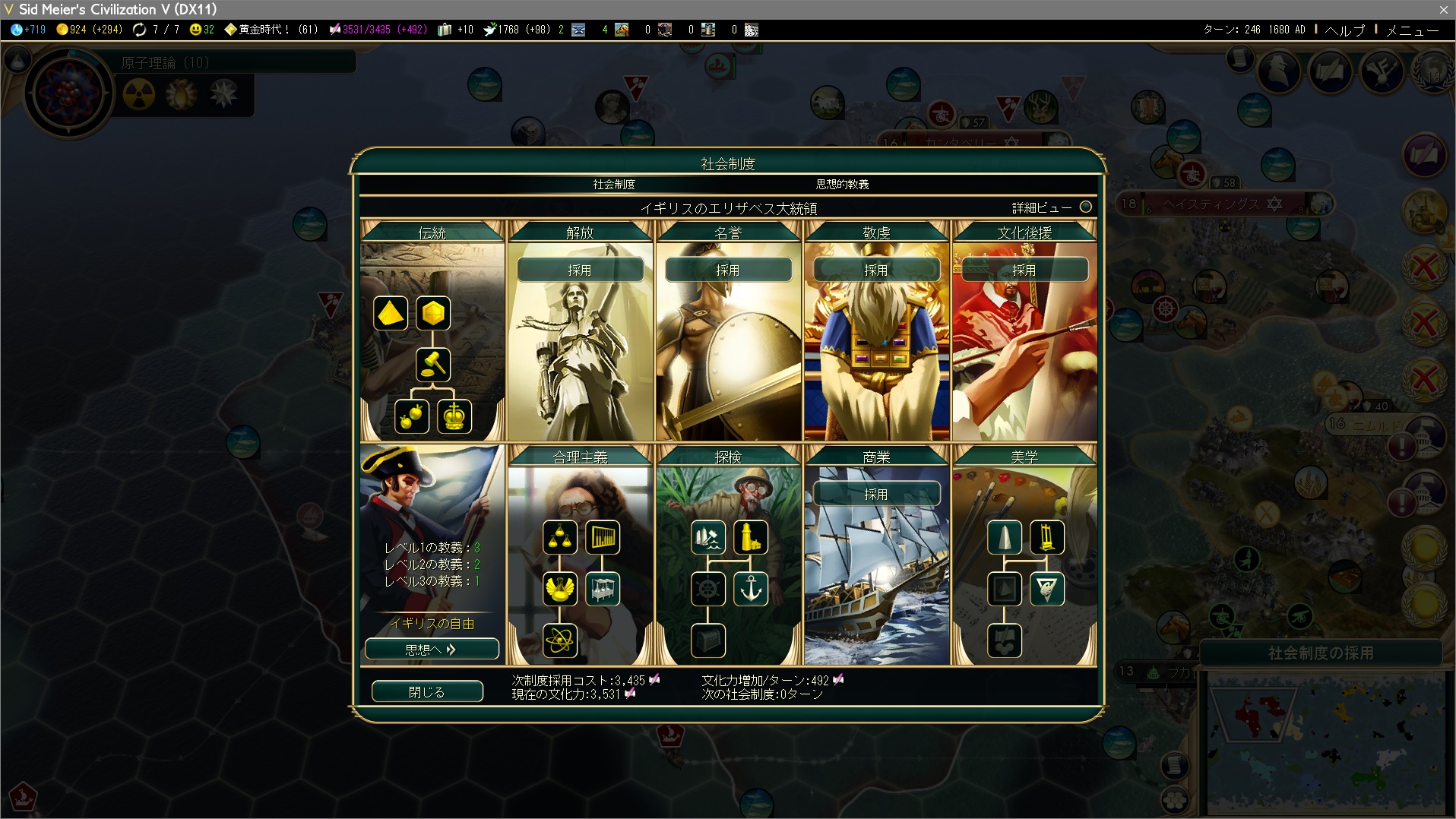Image resolution: width=1456 pixels, height=819 pixels.
Task: Click the minimap in the corner
Action: pos(1326,741)
